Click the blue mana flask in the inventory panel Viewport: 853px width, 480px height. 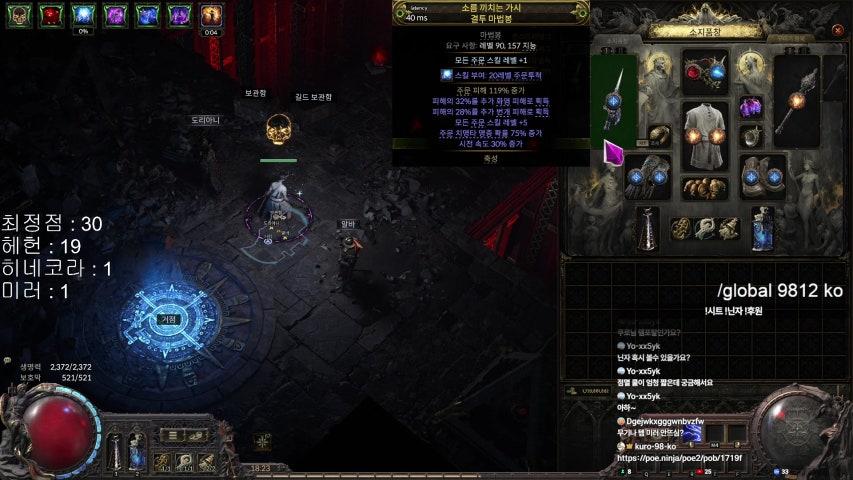pos(764,227)
